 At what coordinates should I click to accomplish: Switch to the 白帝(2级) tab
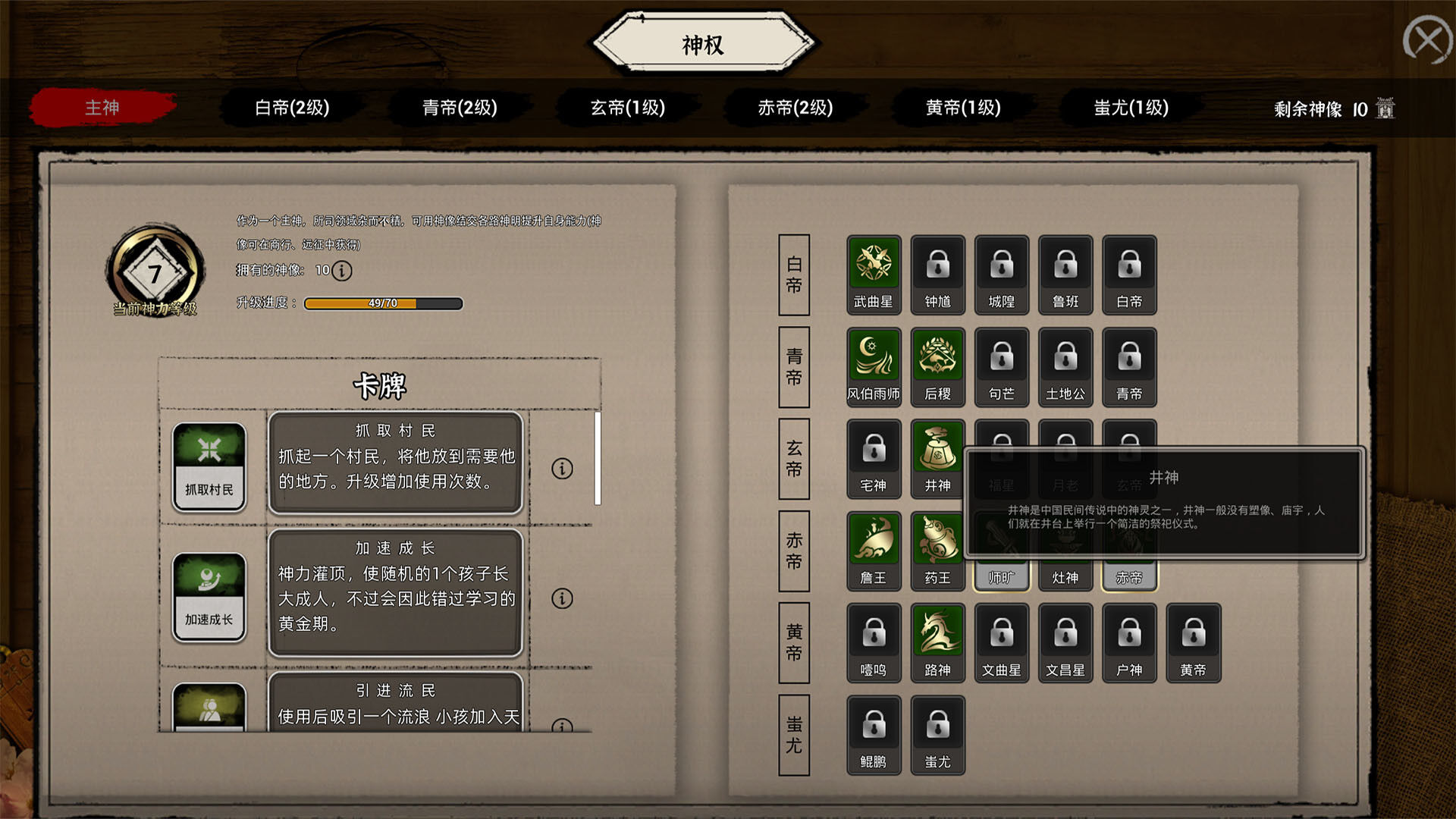coord(293,108)
